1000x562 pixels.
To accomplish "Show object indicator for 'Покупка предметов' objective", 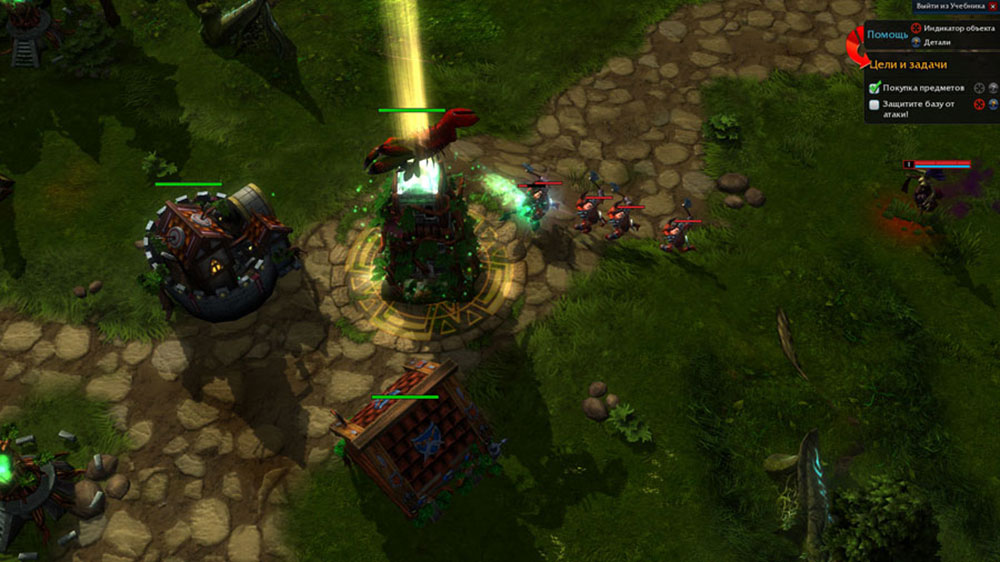I will [x=979, y=88].
